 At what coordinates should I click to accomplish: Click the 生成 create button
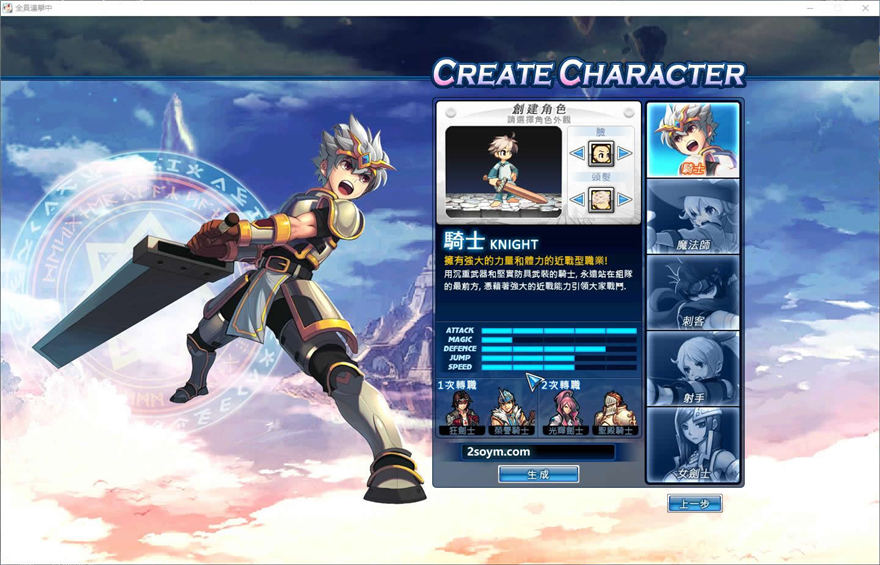(x=538, y=474)
